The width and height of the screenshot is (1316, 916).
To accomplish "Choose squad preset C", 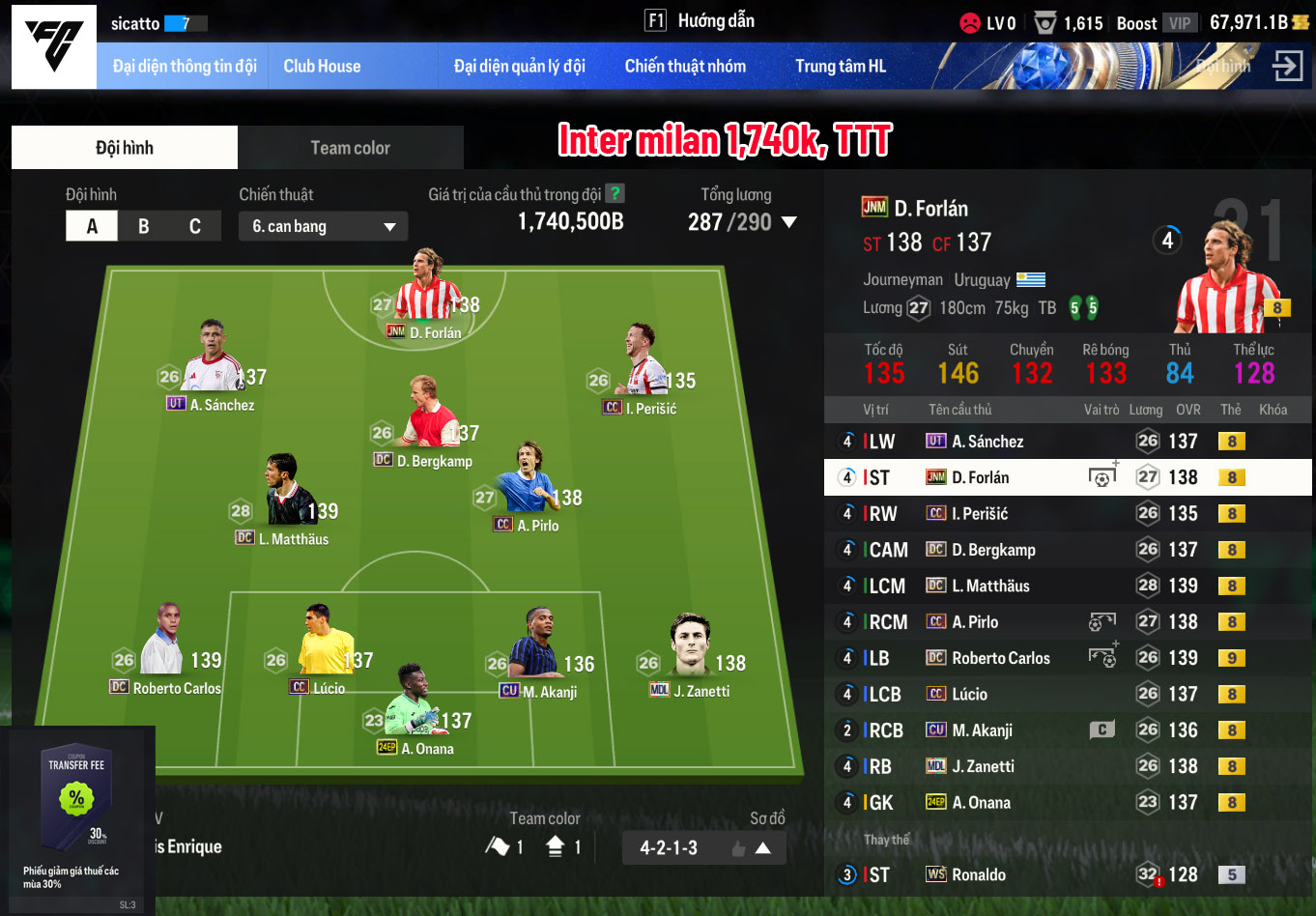I will click(x=195, y=226).
